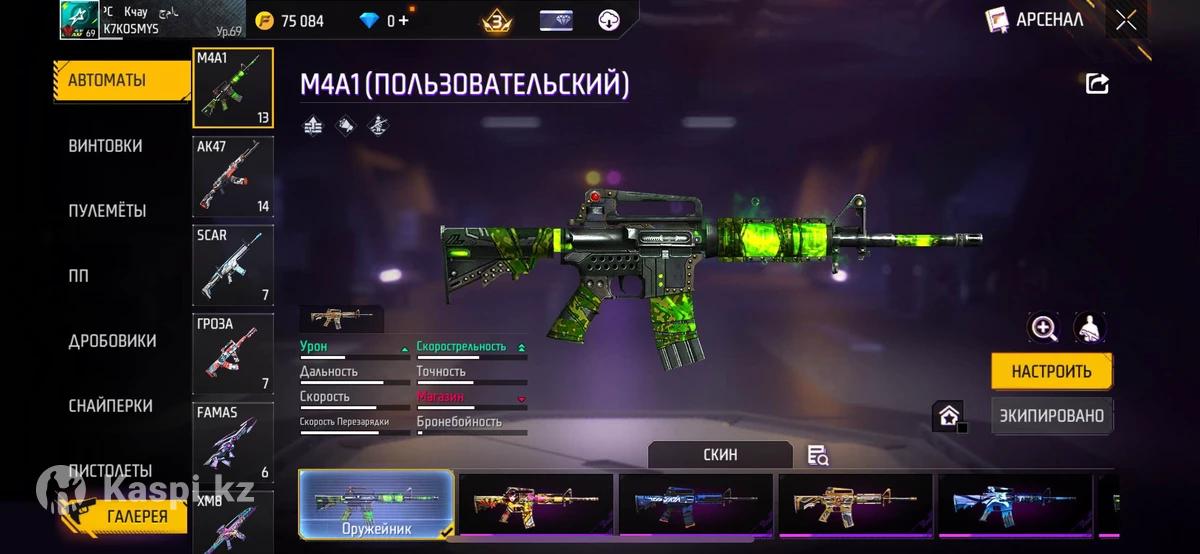Open the ГАЛЕРЕЯ button
1200x554 pixels.
pos(138,516)
